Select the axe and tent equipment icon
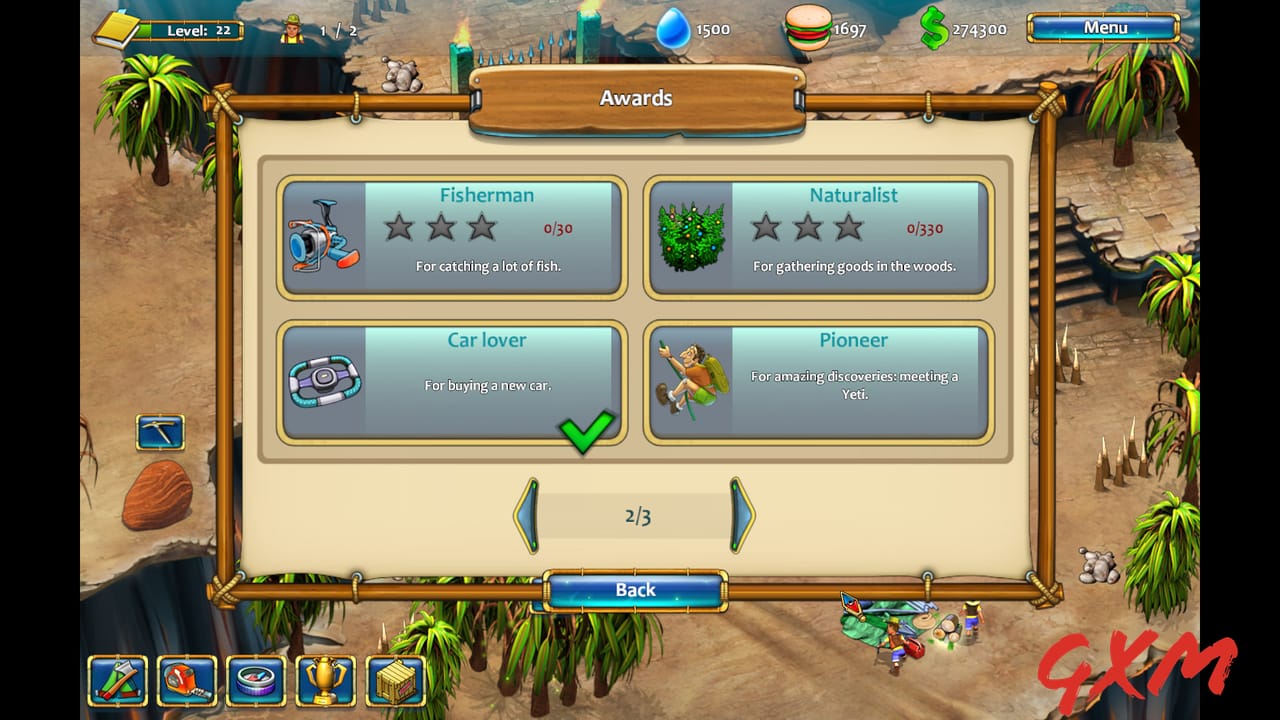Image resolution: width=1280 pixels, height=720 pixels. click(x=117, y=681)
